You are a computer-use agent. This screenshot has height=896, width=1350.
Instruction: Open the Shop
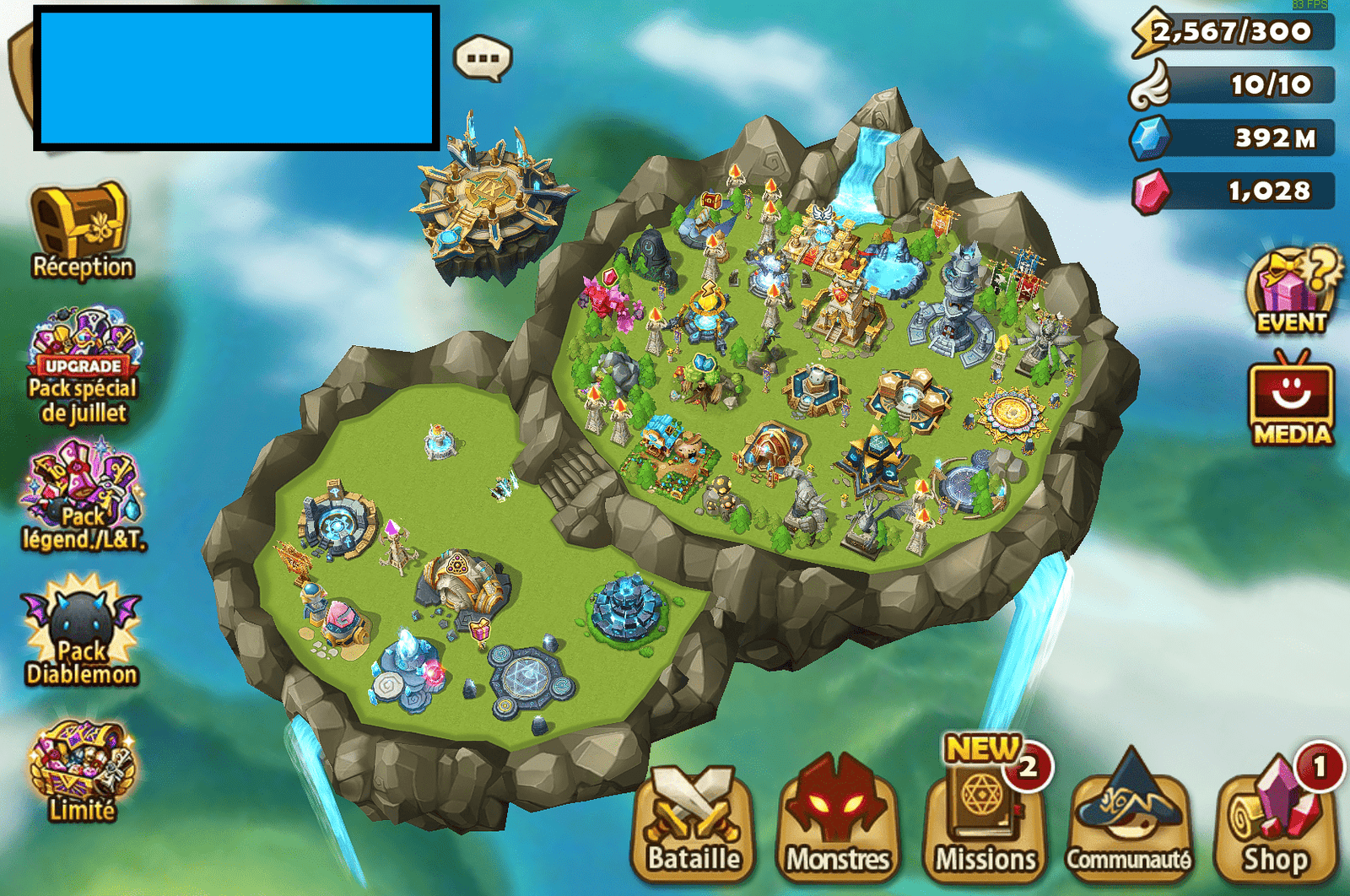tap(1275, 823)
